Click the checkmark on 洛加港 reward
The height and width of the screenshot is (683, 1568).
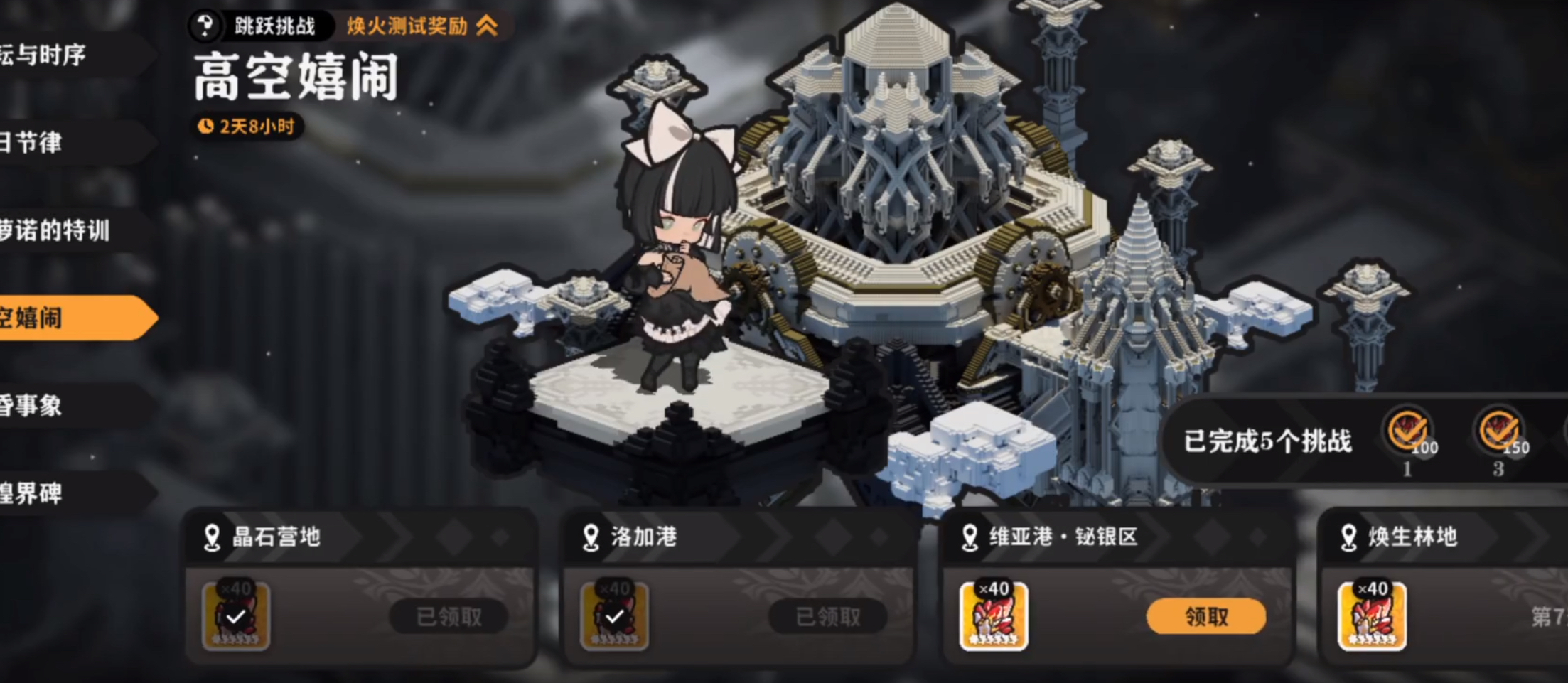pos(616,617)
